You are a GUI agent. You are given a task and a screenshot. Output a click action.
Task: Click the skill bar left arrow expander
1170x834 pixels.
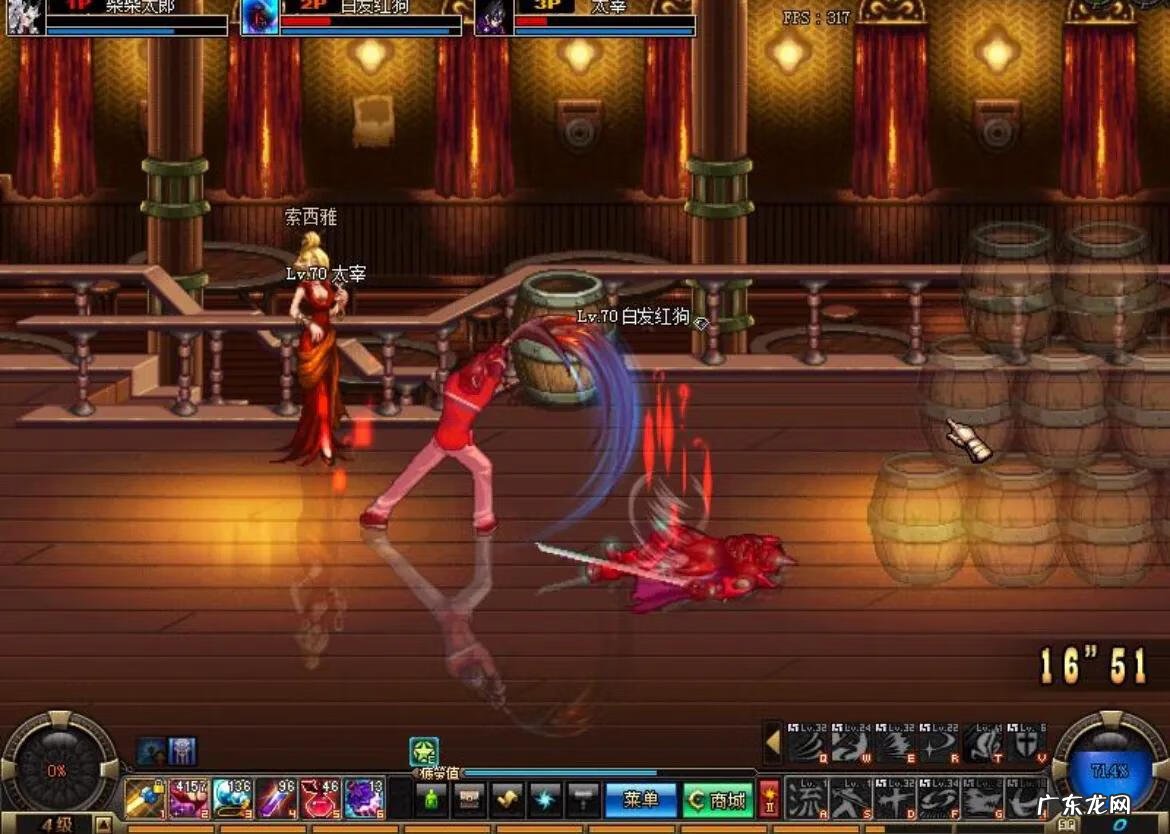(772, 743)
